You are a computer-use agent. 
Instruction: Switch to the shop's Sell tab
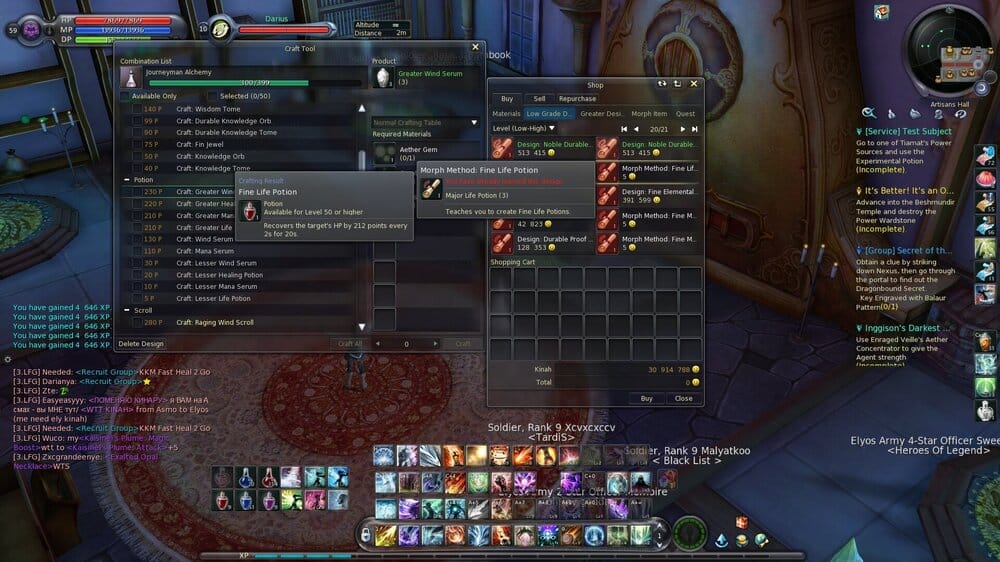[x=539, y=99]
